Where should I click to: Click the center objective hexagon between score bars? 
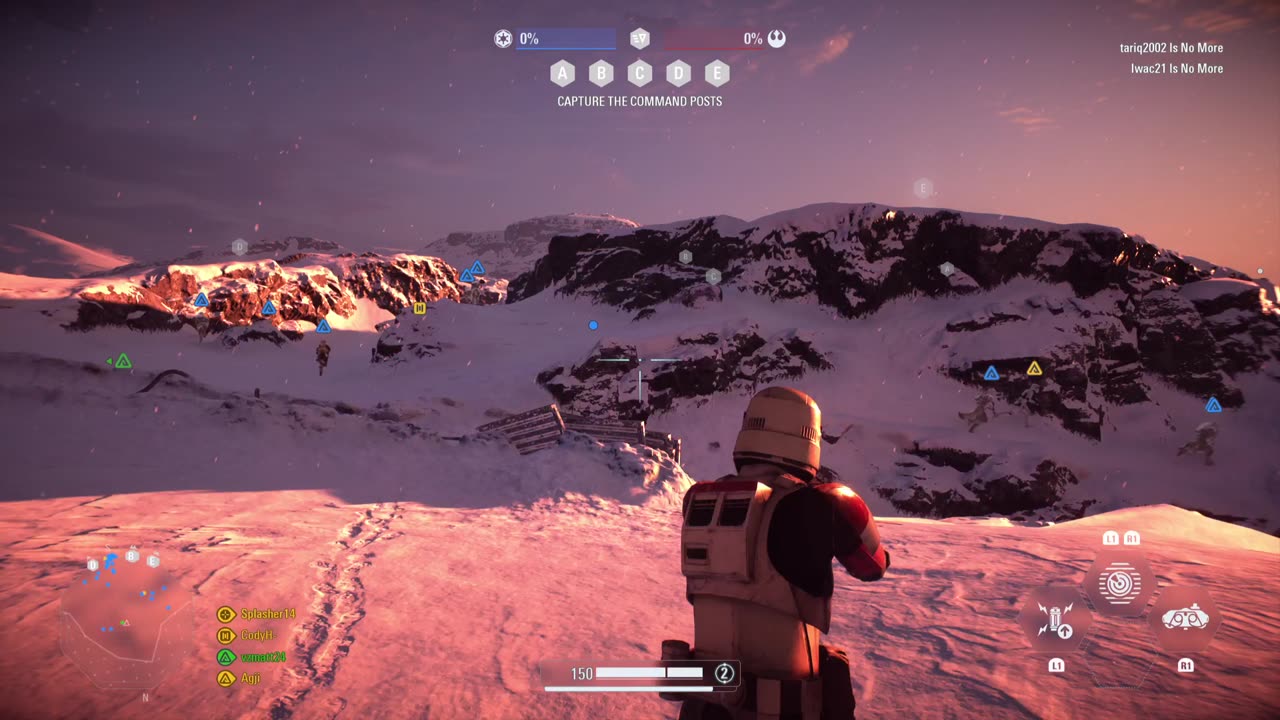coord(640,39)
